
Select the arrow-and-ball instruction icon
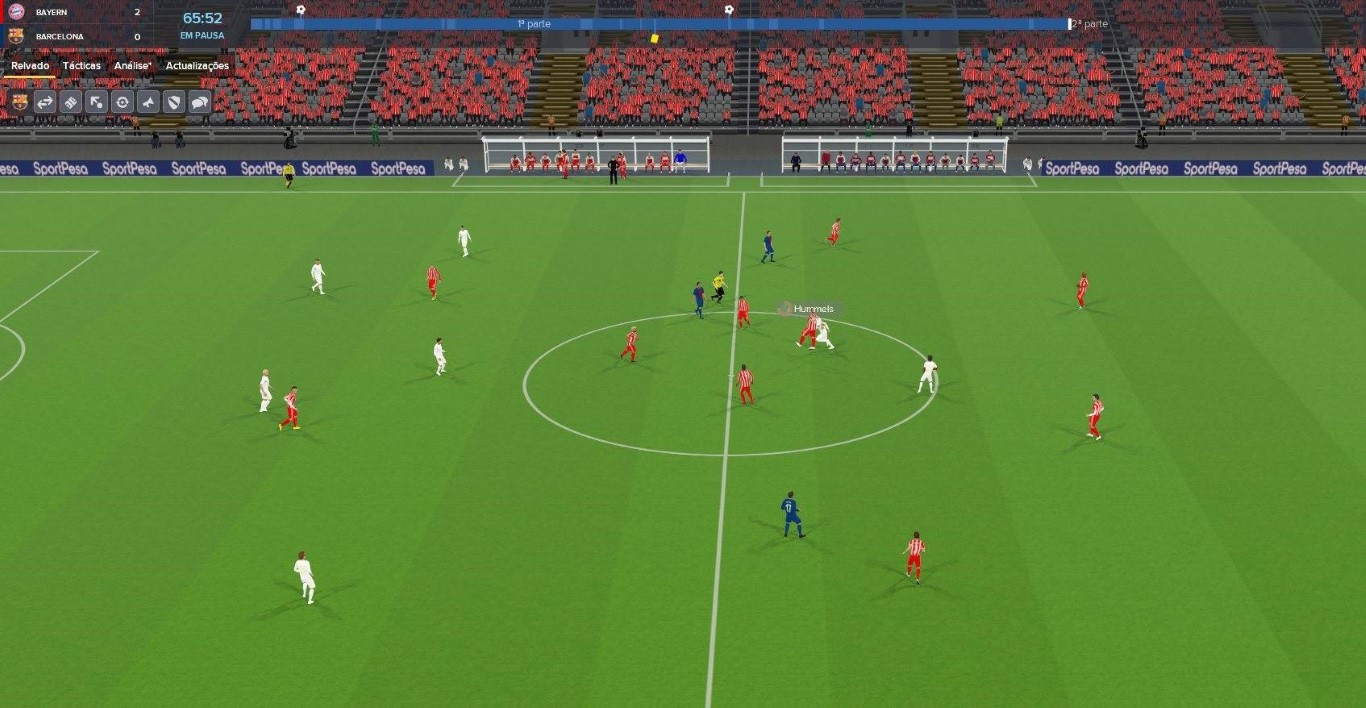tap(96, 102)
